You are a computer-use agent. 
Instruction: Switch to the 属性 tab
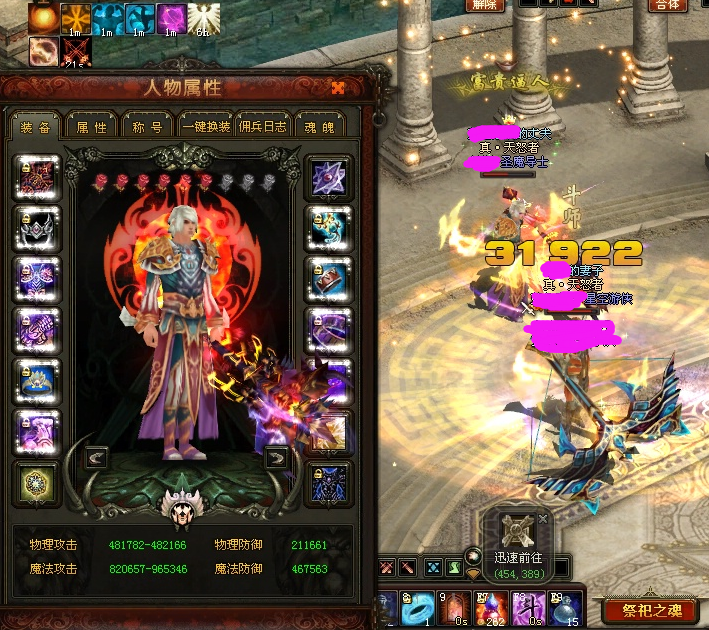[91, 126]
